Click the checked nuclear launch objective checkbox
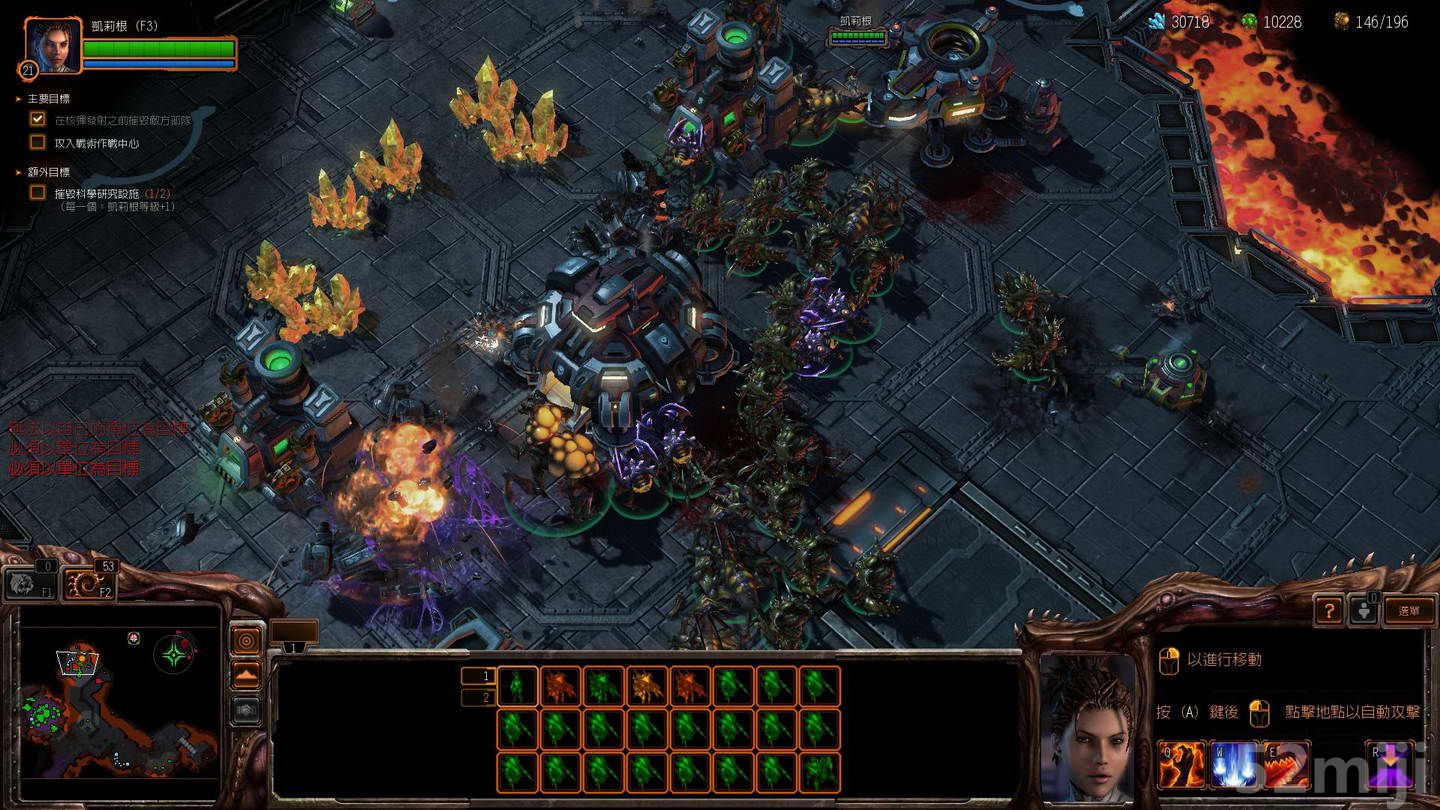This screenshot has height=810, width=1440. (37, 118)
